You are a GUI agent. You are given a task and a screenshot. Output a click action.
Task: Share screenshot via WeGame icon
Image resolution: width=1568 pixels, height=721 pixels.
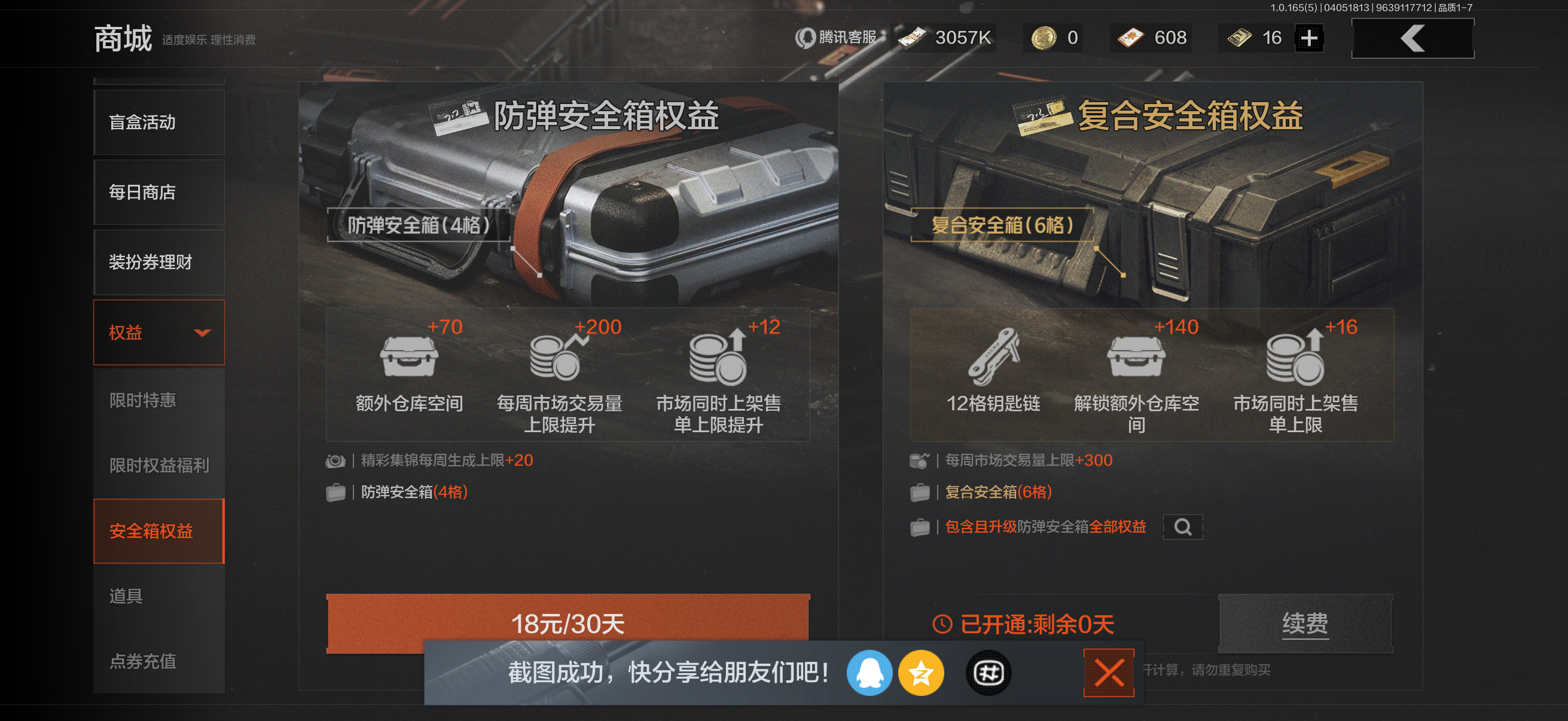(x=987, y=673)
